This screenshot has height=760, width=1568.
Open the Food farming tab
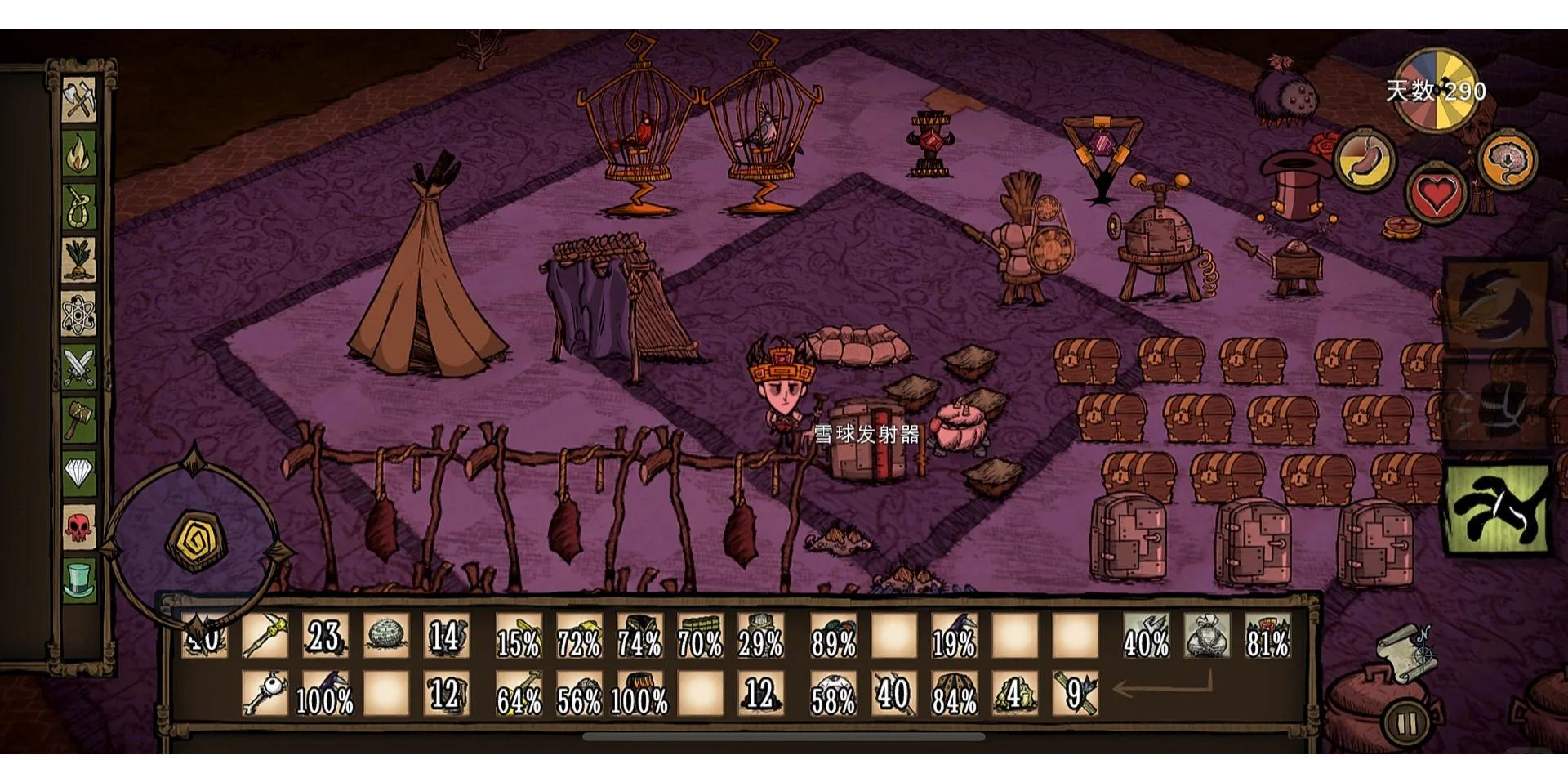point(79,260)
